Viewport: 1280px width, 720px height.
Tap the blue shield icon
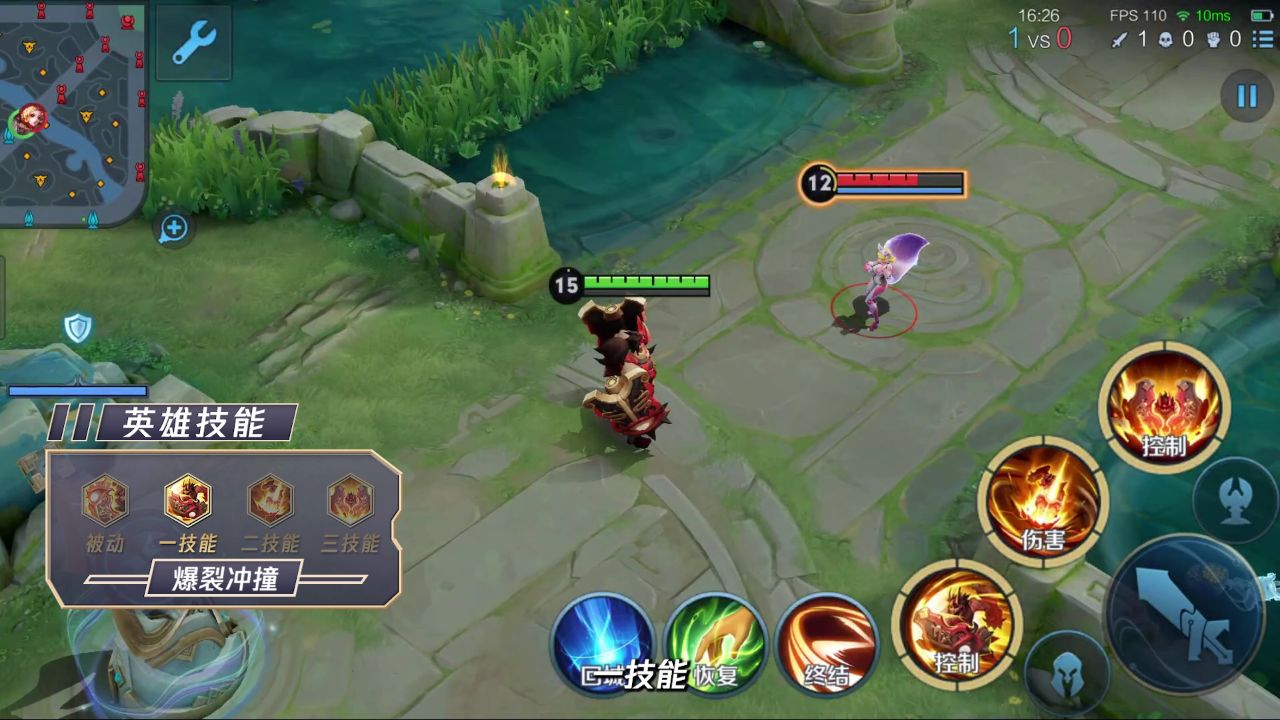coord(78,327)
